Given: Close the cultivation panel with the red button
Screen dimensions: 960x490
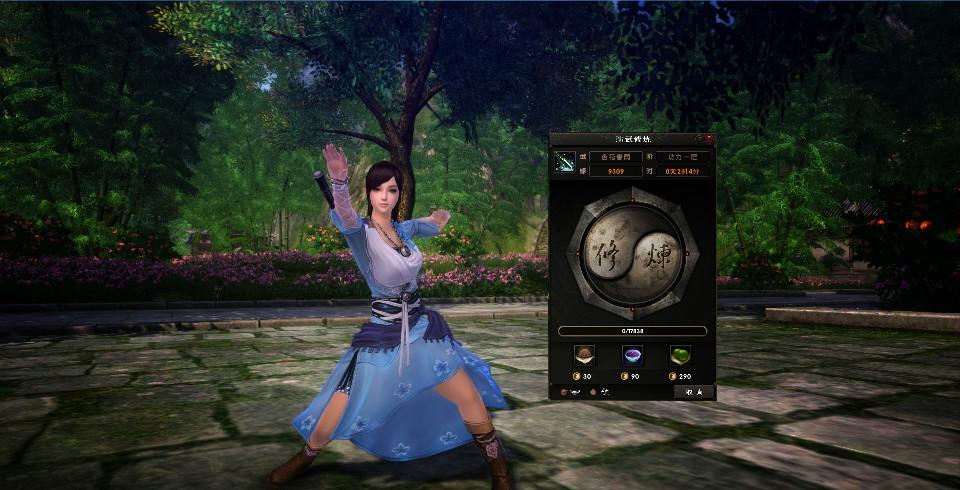Looking at the screenshot, I should pos(709,139).
